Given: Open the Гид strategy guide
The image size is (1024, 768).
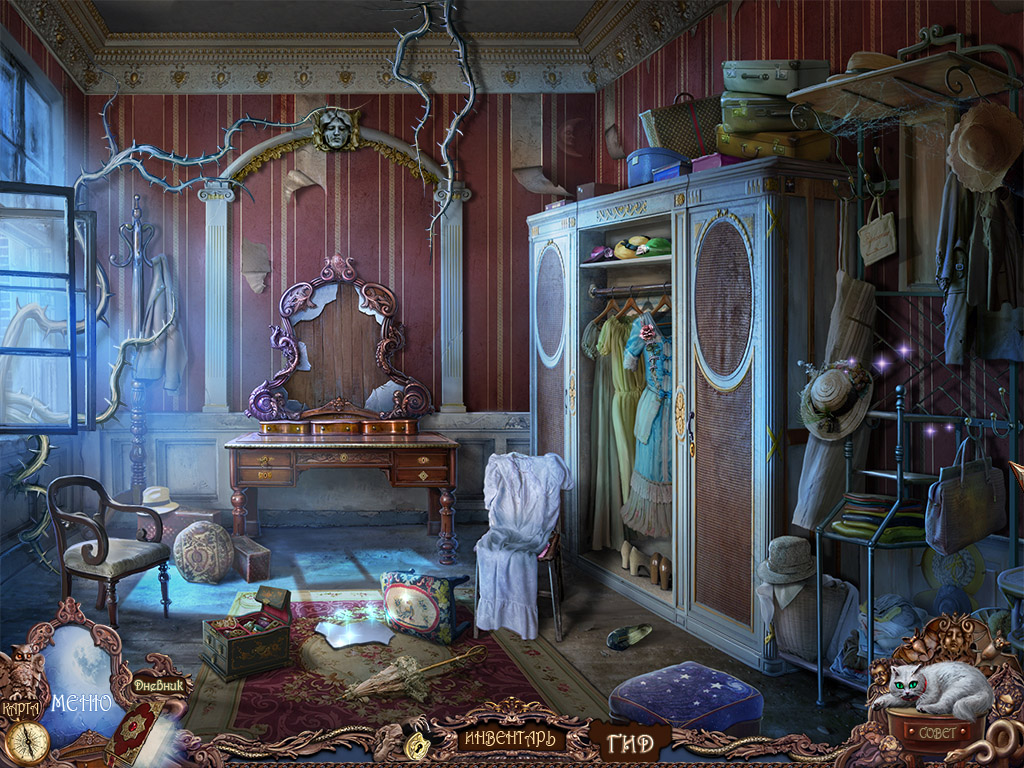Looking at the screenshot, I should (x=630, y=742).
